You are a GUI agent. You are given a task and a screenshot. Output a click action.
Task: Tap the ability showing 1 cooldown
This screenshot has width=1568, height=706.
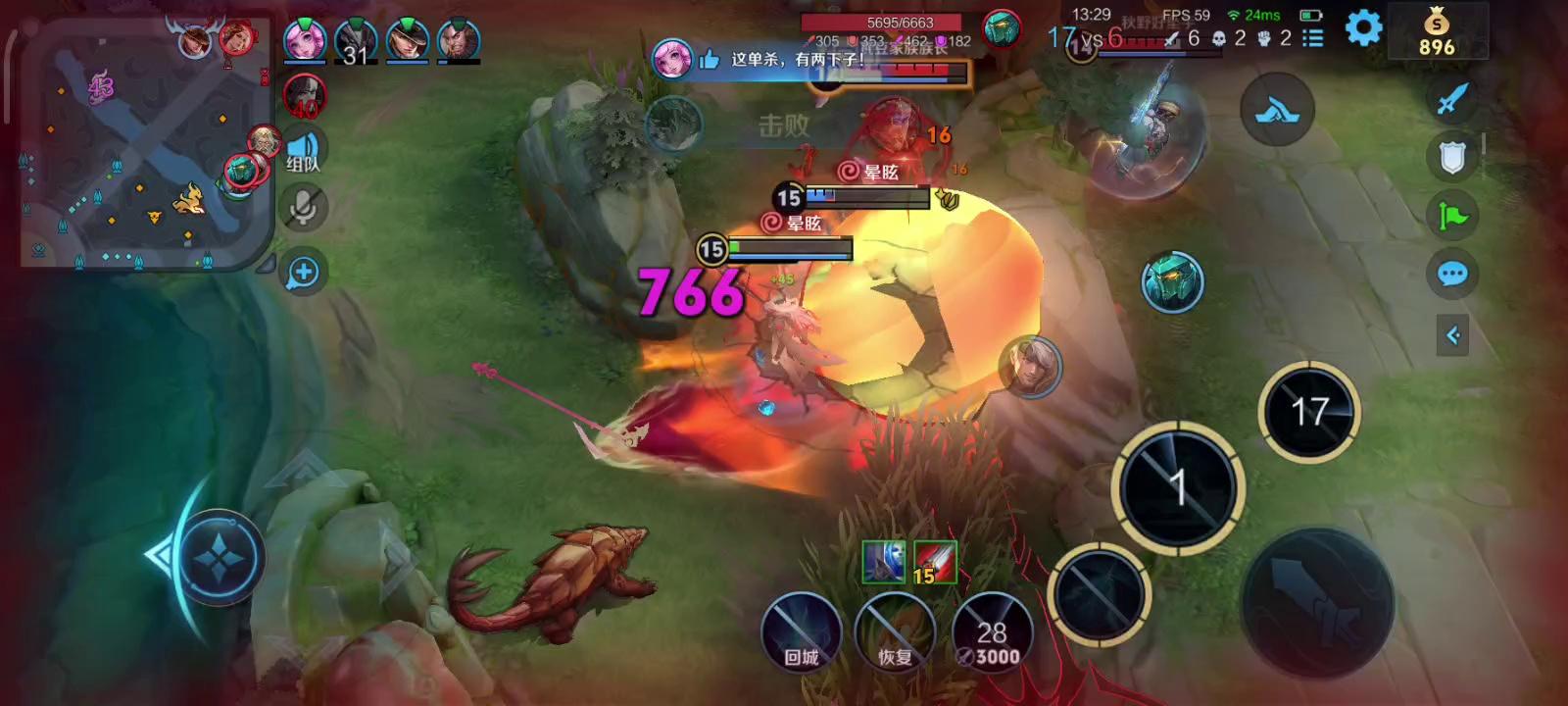pos(1178,487)
